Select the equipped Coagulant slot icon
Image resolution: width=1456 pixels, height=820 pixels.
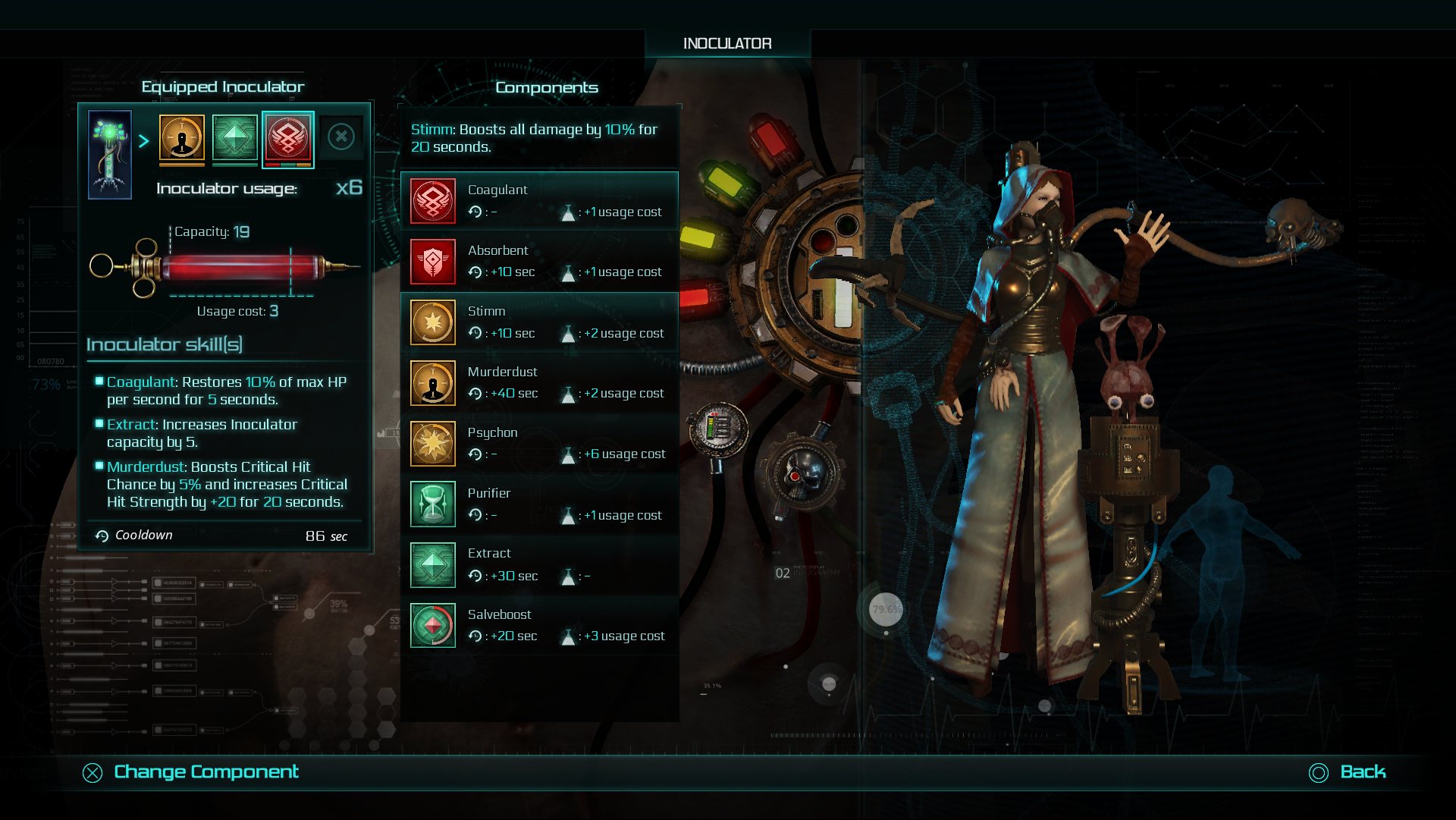click(288, 139)
